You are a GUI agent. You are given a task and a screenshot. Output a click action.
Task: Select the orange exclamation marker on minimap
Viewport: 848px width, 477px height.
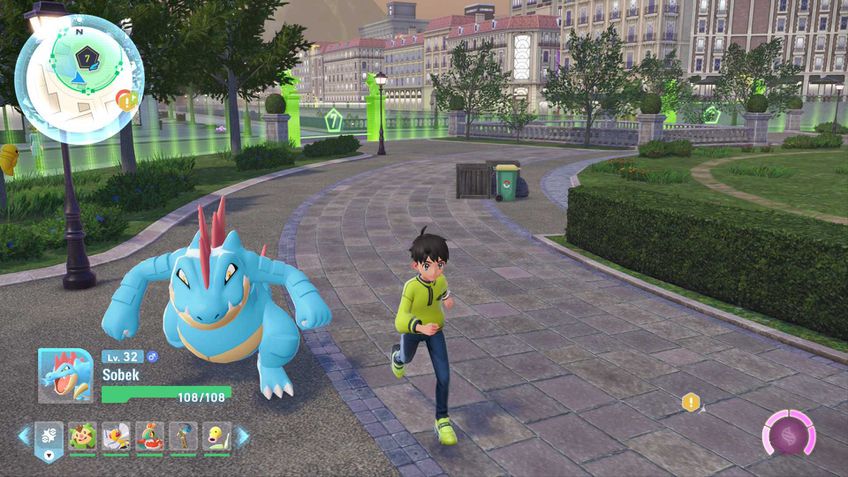[x=124, y=98]
